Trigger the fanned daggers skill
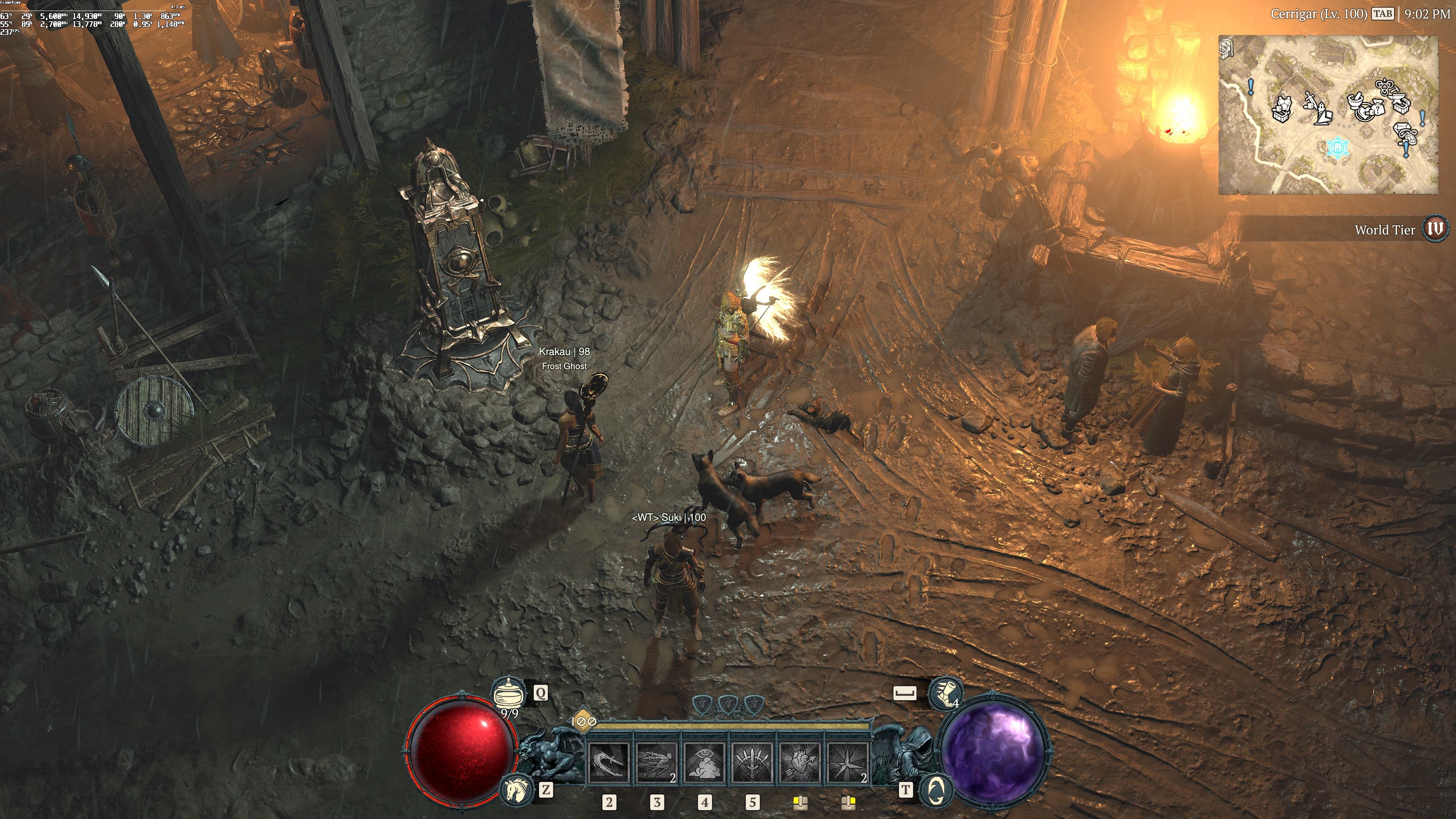This screenshot has width=1456, height=819. (752, 762)
